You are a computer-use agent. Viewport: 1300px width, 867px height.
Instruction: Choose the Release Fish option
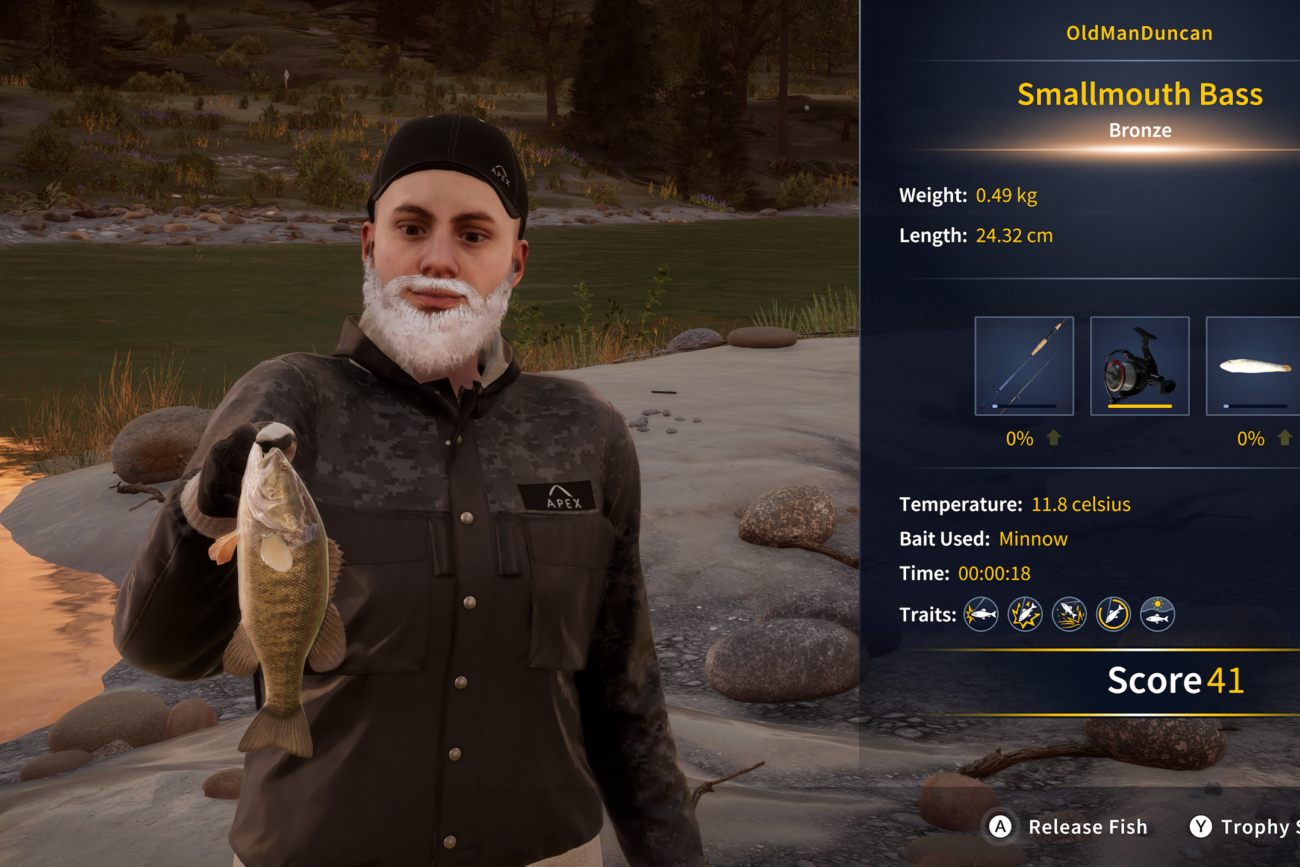coord(1069,827)
